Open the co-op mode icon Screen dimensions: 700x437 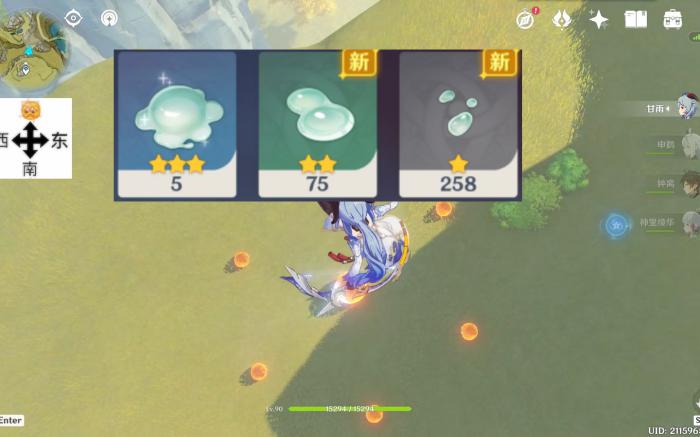click(x=108, y=18)
